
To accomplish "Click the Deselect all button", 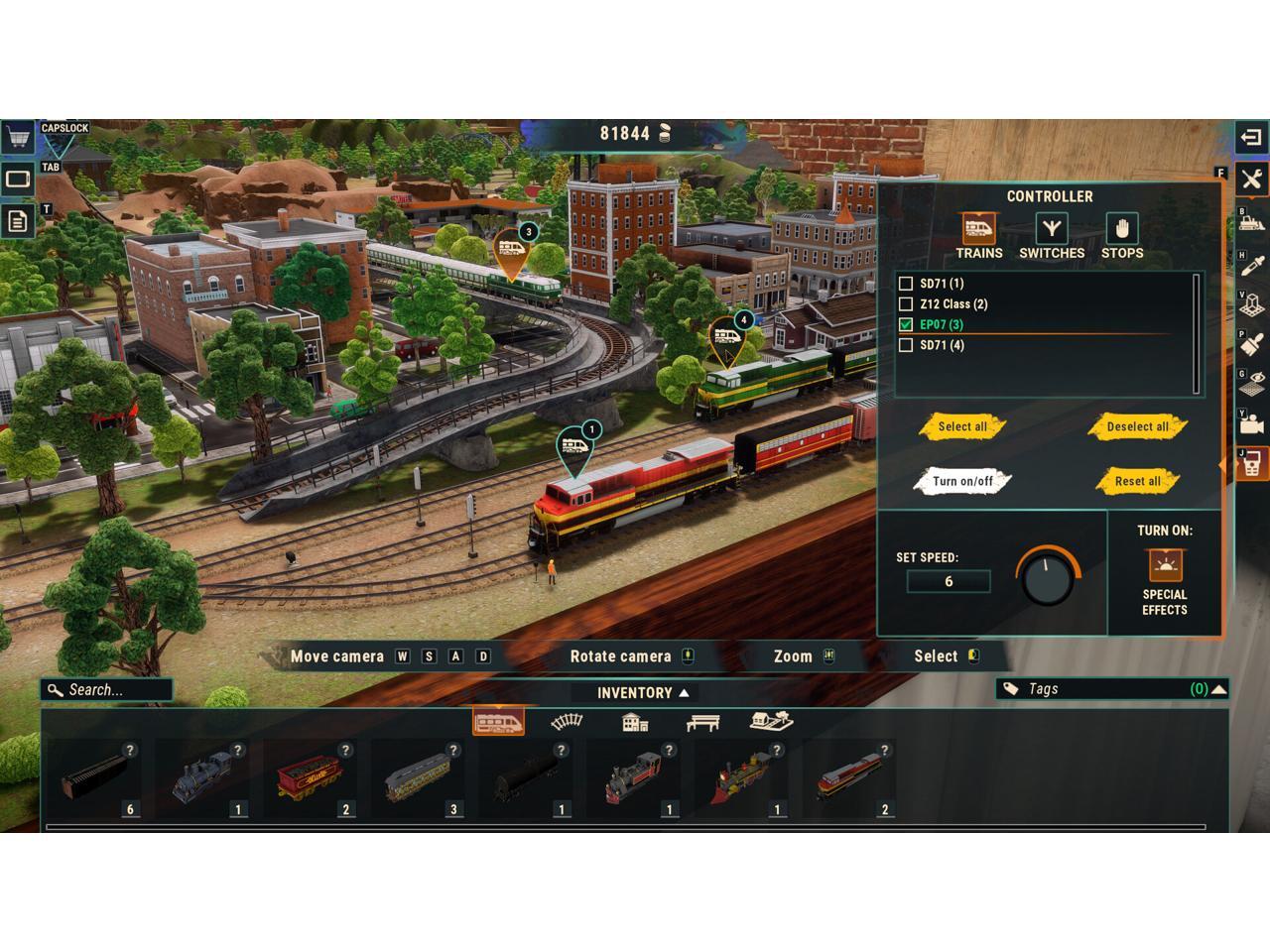I will (1137, 426).
